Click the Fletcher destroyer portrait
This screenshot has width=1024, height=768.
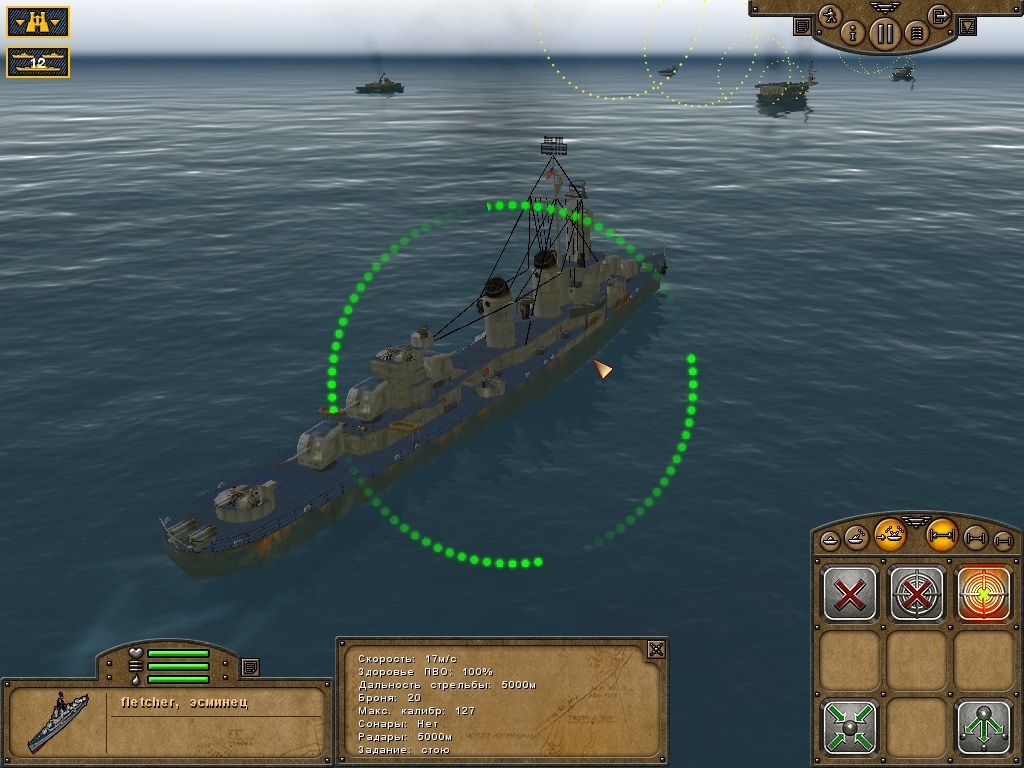pos(58,721)
